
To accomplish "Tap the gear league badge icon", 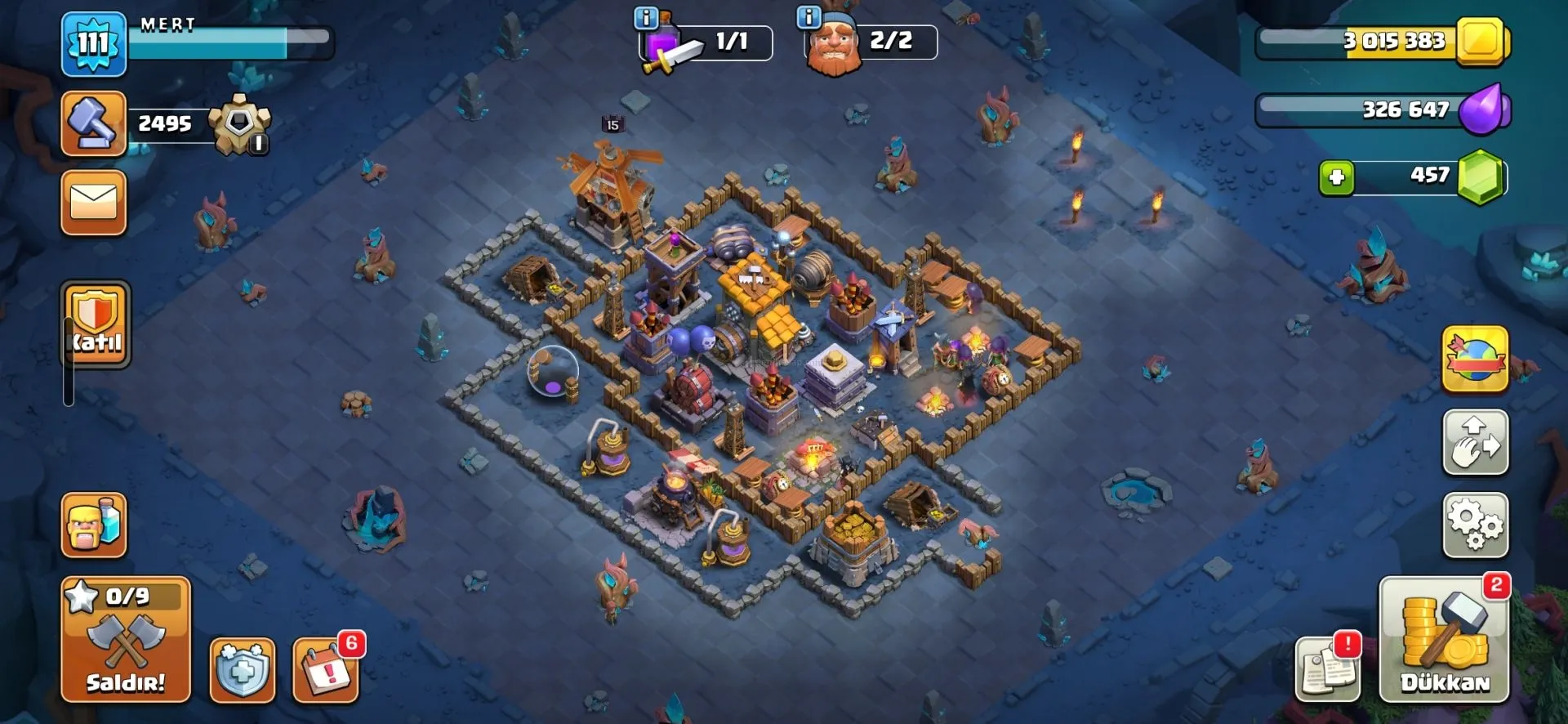I will (x=239, y=125).
